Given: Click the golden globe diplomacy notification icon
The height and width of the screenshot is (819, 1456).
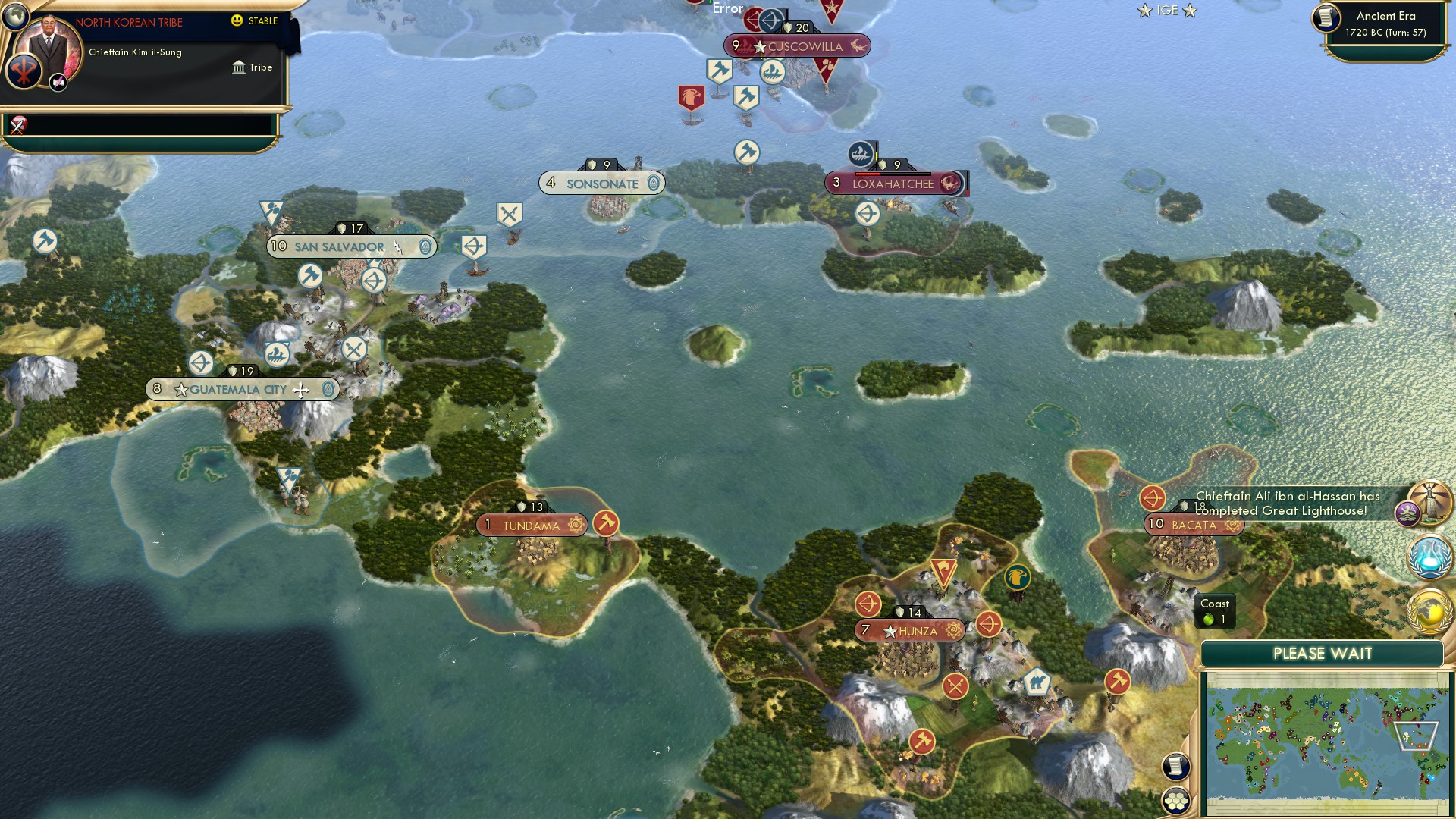Looking at the screenshot, I should pos(1429,608).
